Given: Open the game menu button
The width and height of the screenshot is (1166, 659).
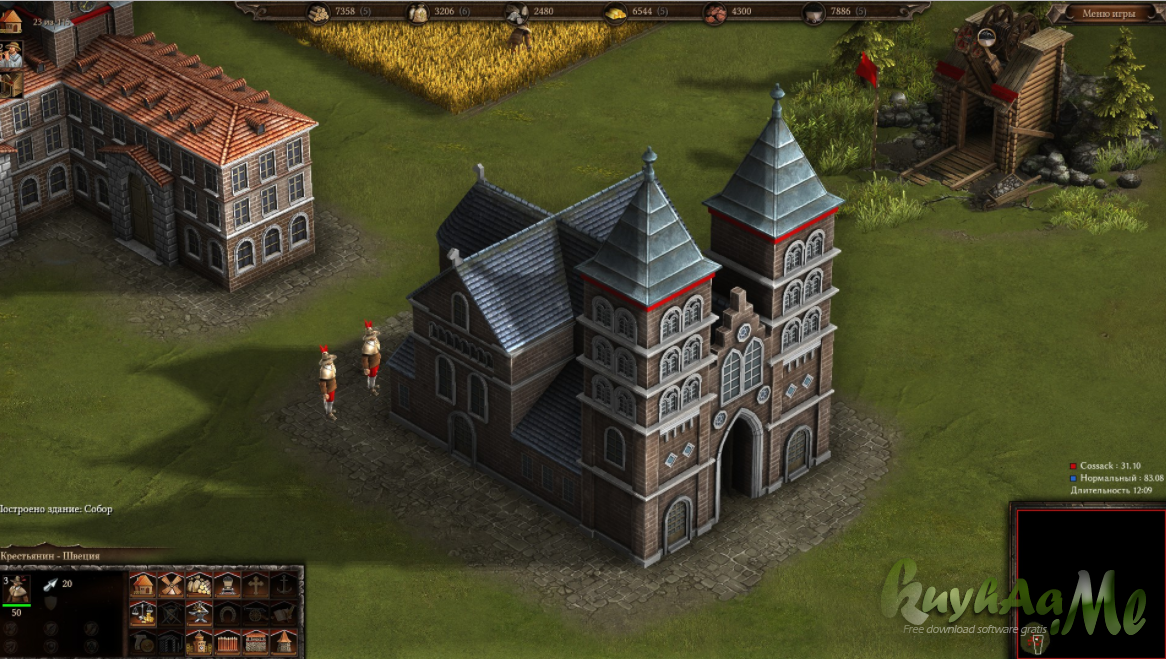Looking at the screenshot, I should click(1110, 13).
